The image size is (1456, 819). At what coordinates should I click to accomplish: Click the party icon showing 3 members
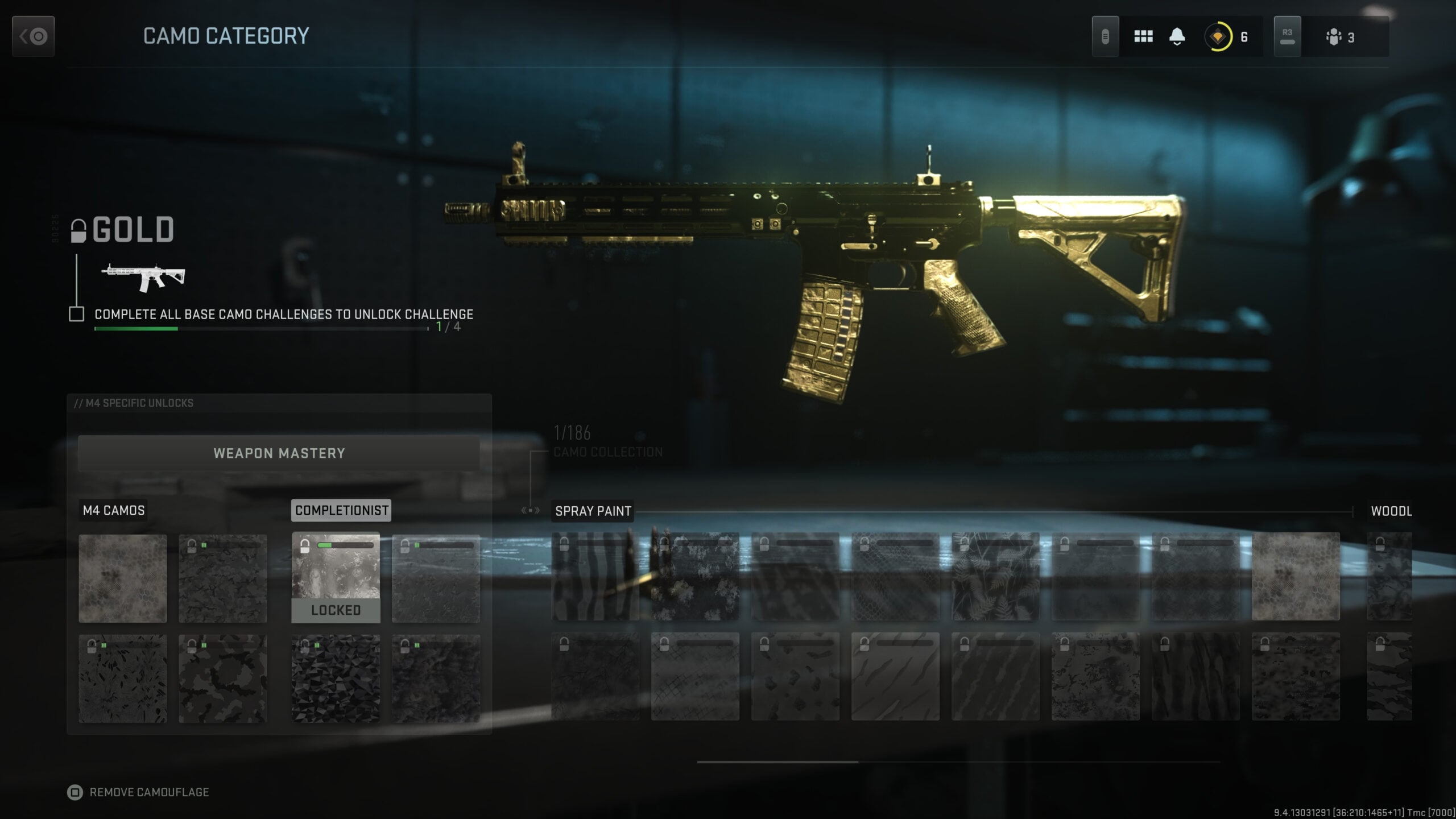1334,36
